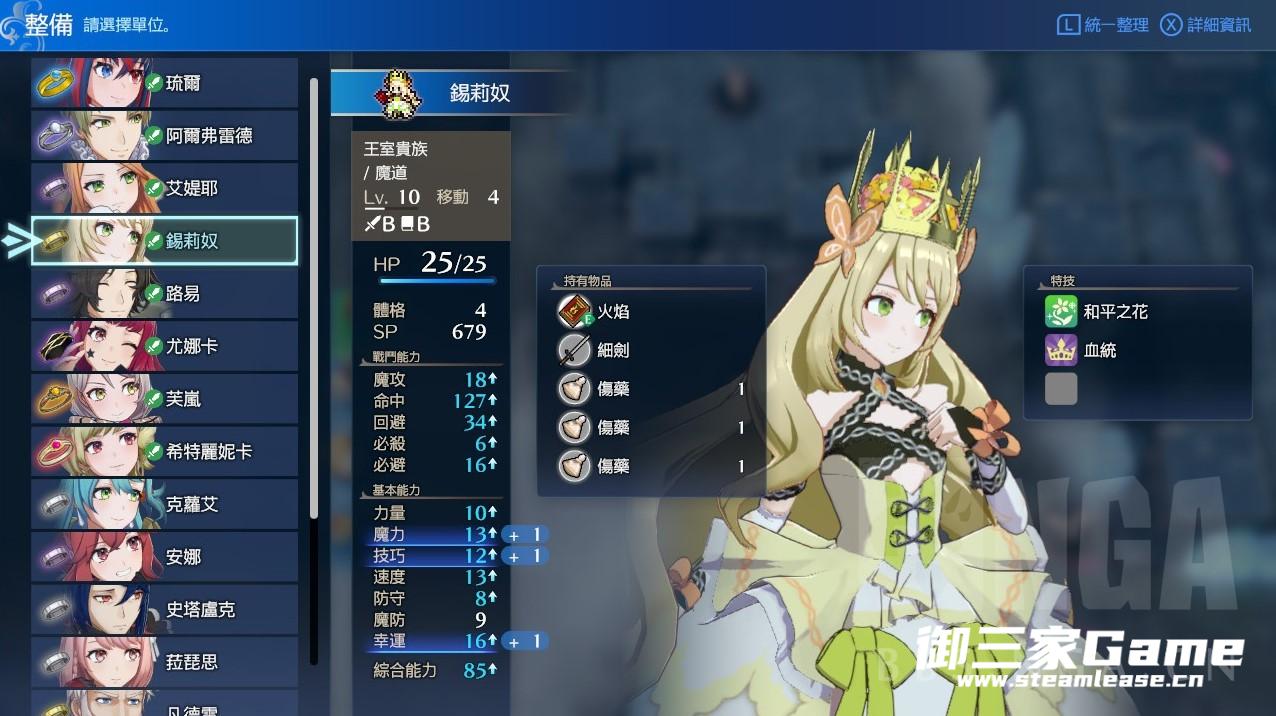This screenshot has width=1276, height=716.
Task: Choose 阿爾弗雷德 in the unit list
Action: click(165, 136)
